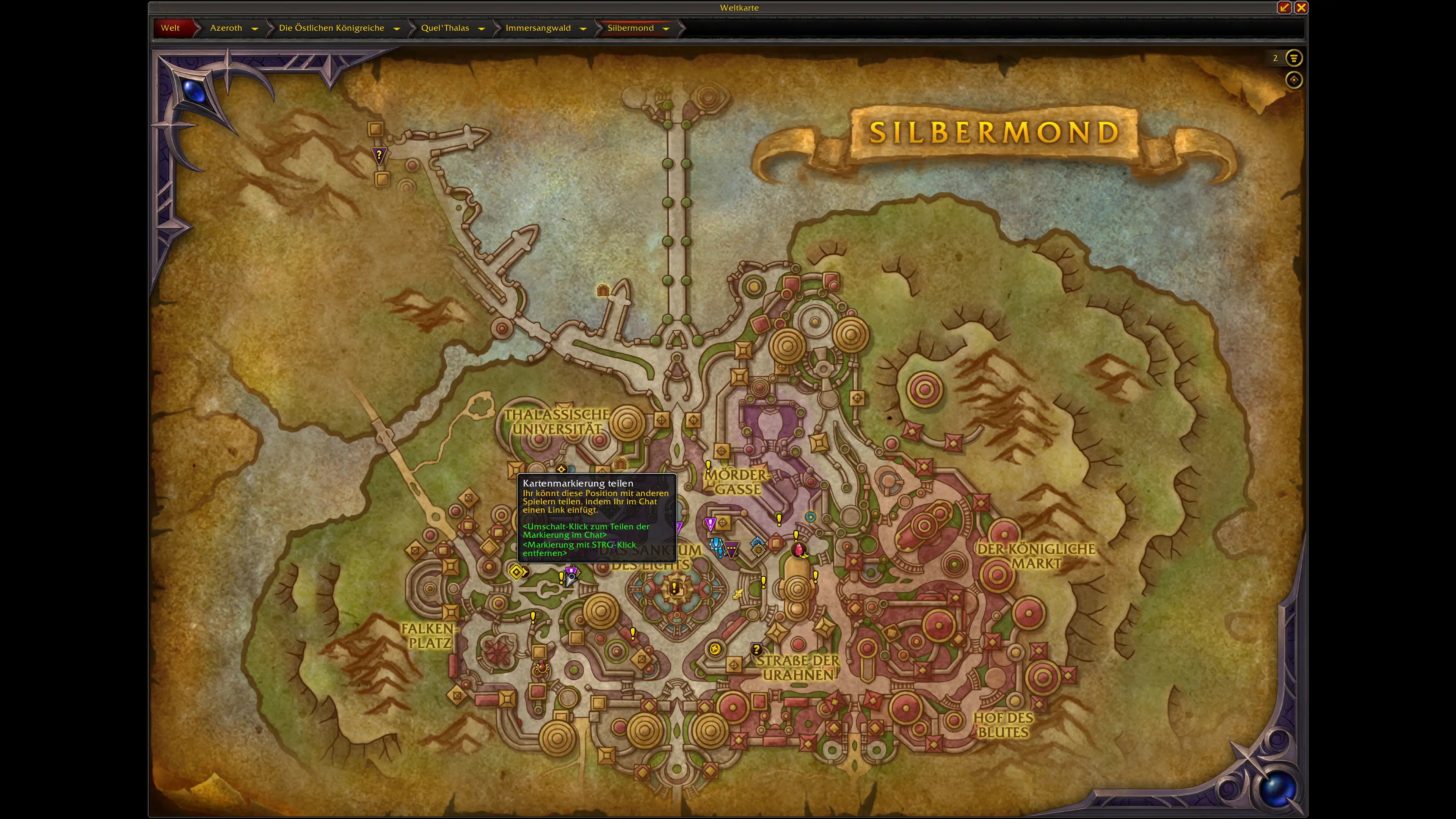
Task: Minimize the world map with the arrow button
Action: click(1284, 7)
